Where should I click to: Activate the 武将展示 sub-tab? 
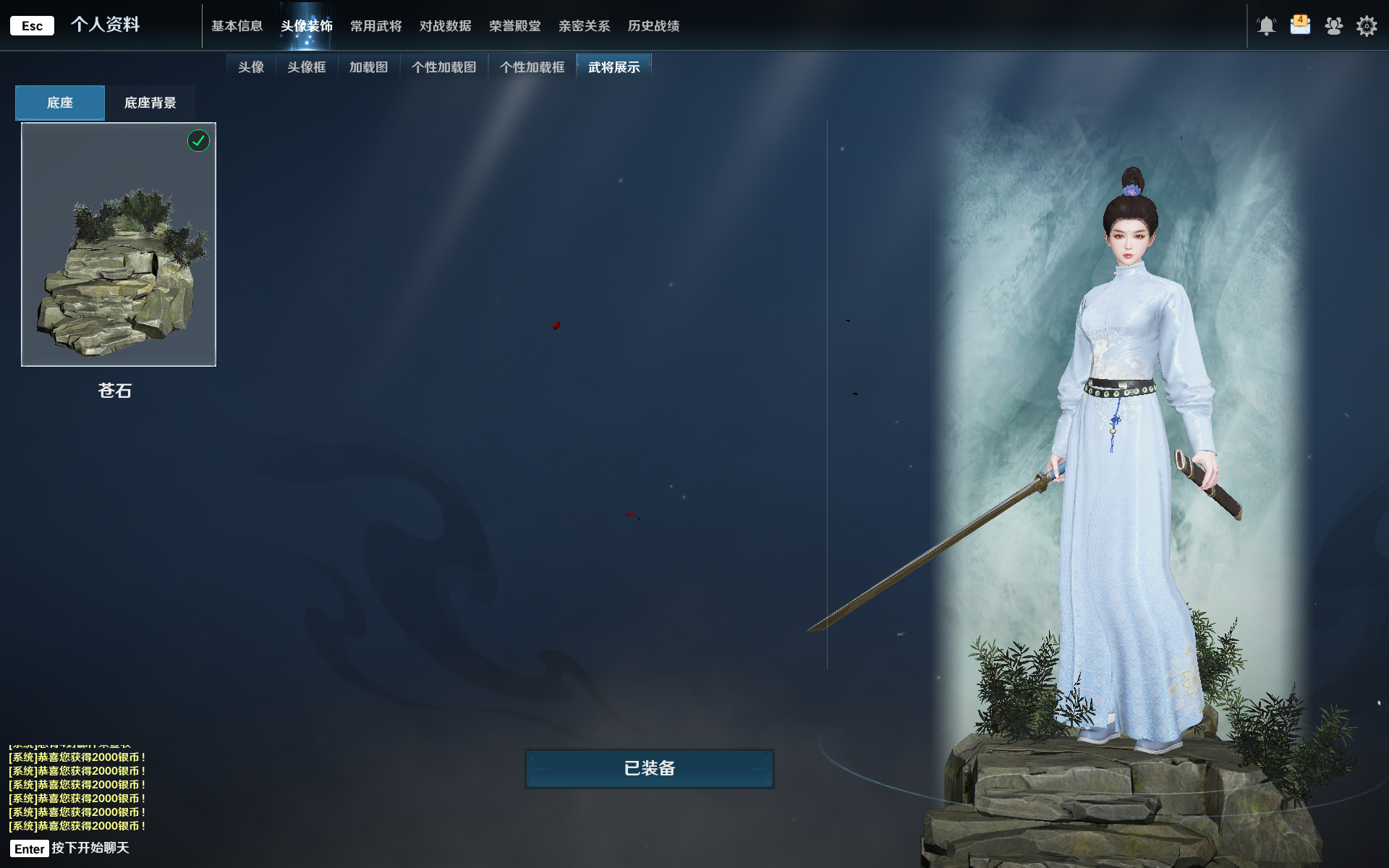pyautogui.click(x=613, y=67)
